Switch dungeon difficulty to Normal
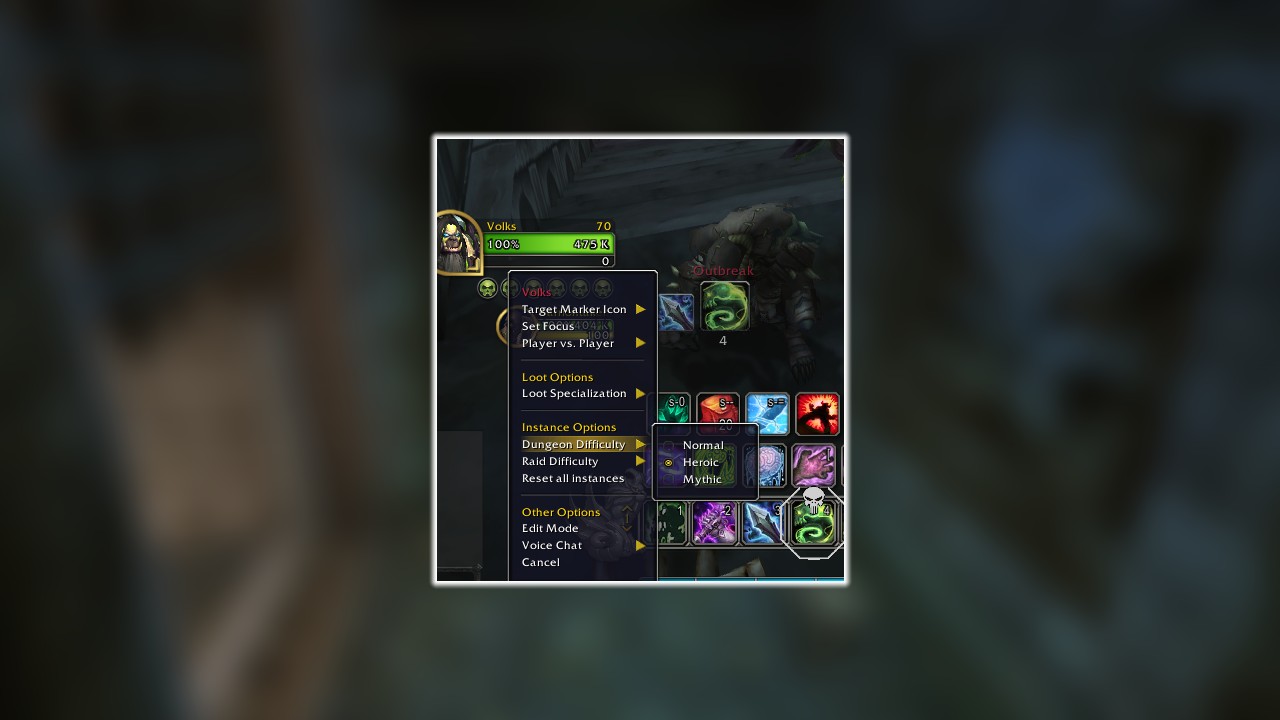Viewport: 1280px width, 720px height. 703,445
